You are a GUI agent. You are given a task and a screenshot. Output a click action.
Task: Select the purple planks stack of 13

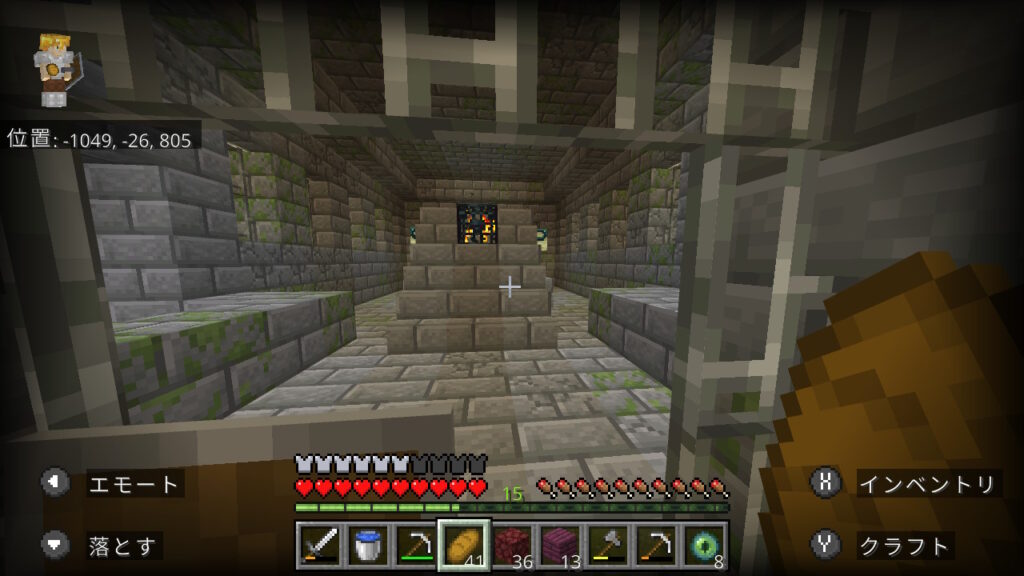(559, 545)
